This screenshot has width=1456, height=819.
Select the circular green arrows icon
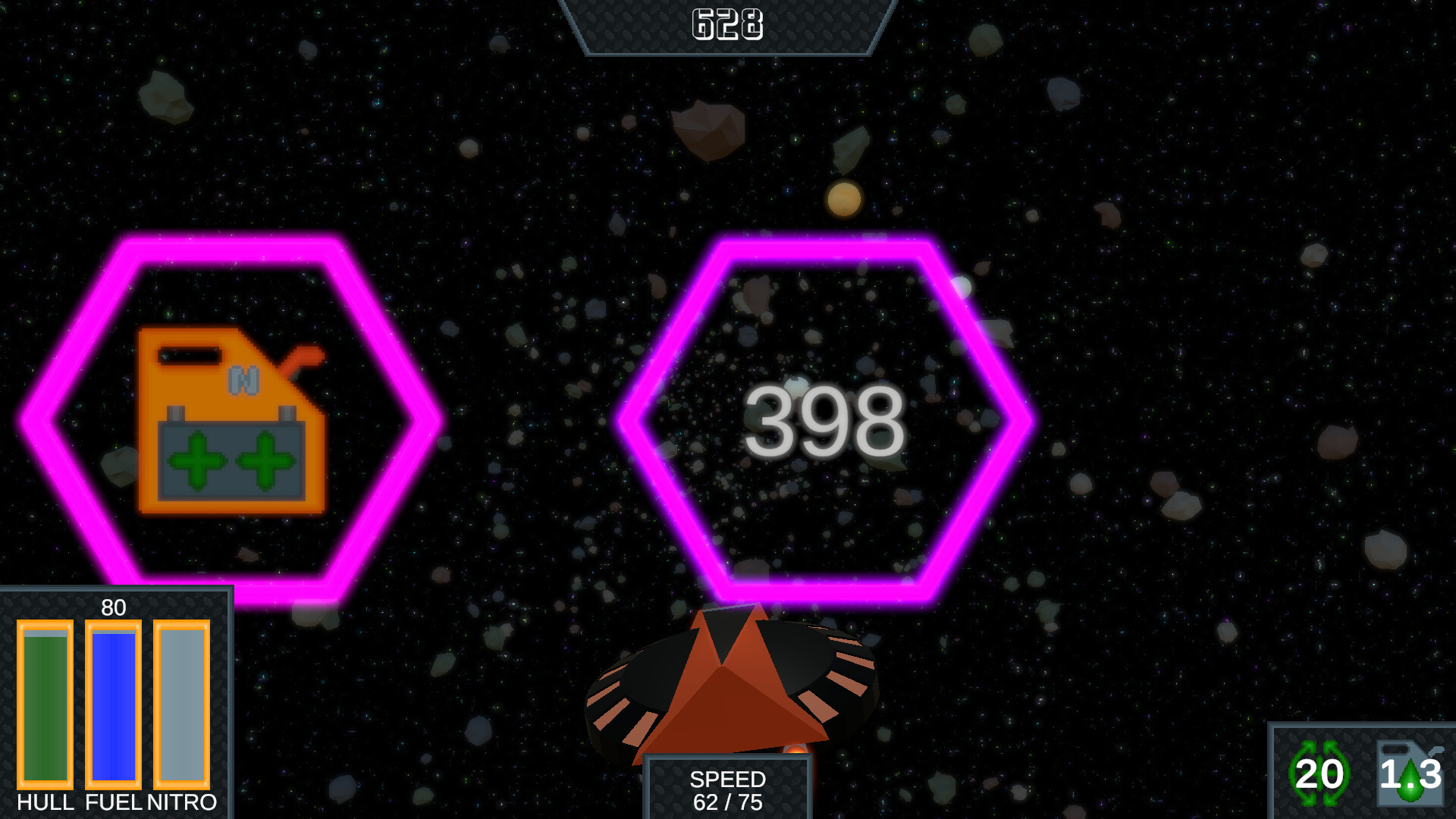point(1321,773)
